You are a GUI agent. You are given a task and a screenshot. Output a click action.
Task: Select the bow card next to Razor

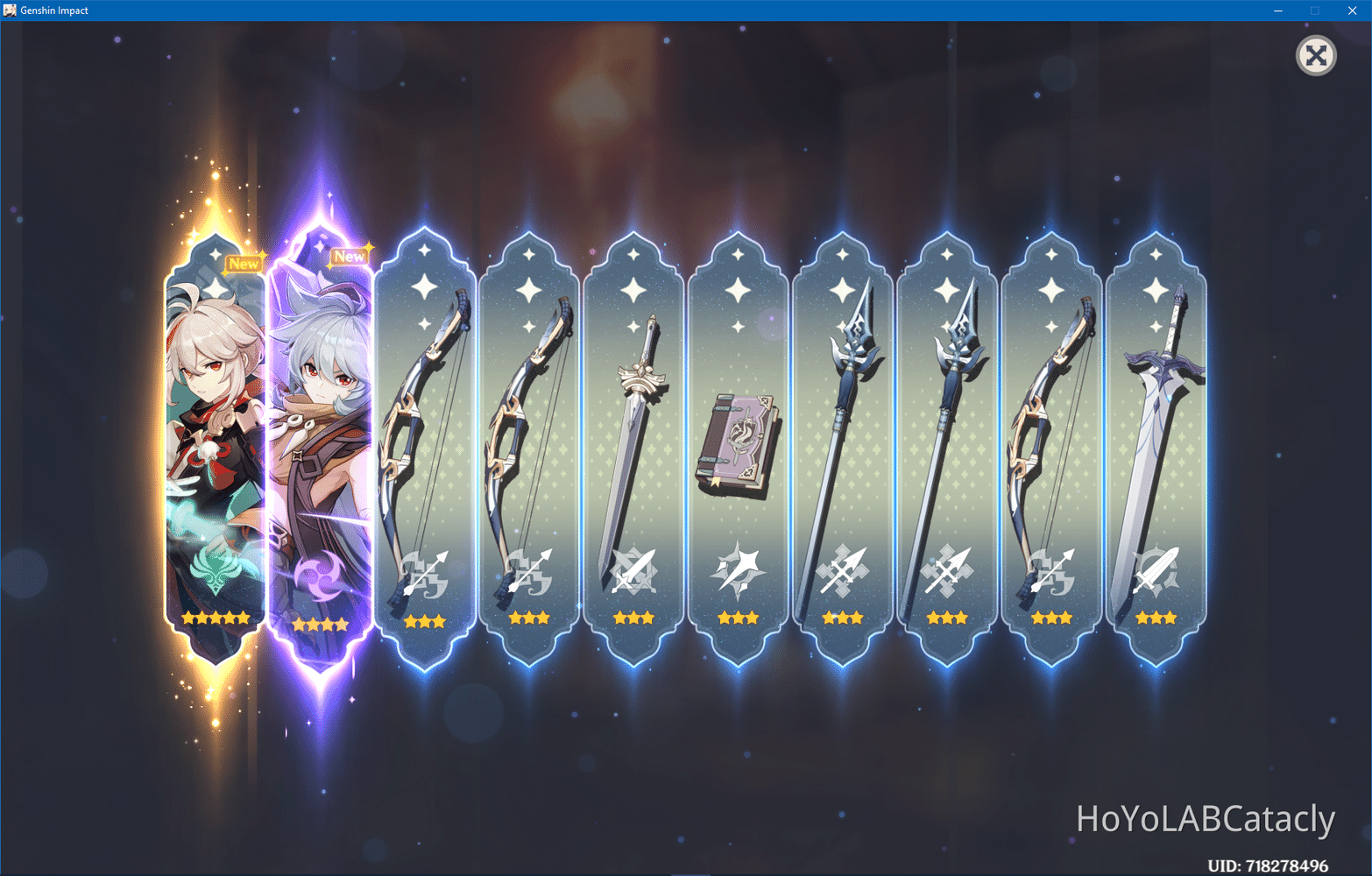pos(425,438)
